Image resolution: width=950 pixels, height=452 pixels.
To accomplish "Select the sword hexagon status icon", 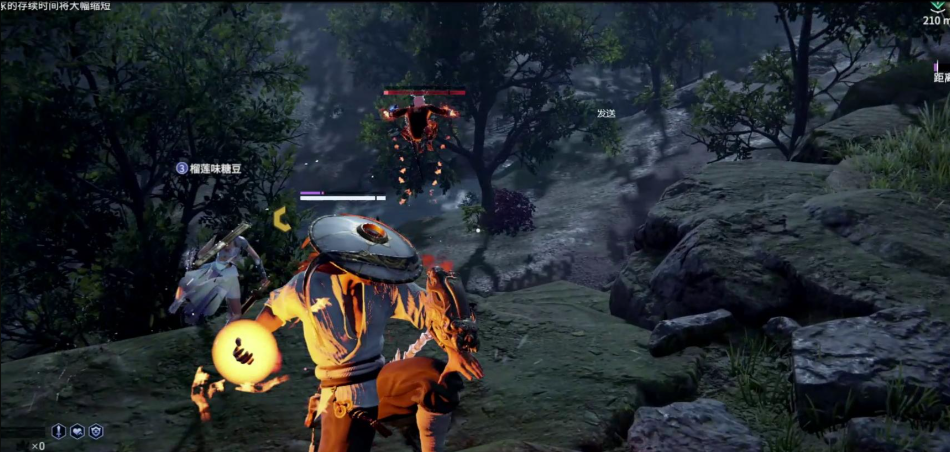I will [x=59, y=431].
